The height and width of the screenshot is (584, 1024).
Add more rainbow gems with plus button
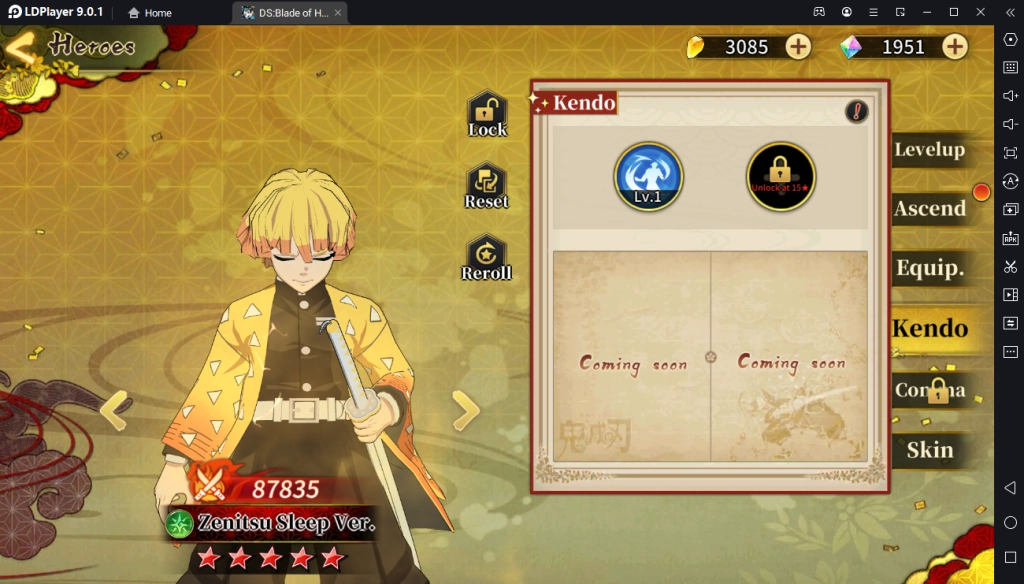click(955, 46)
